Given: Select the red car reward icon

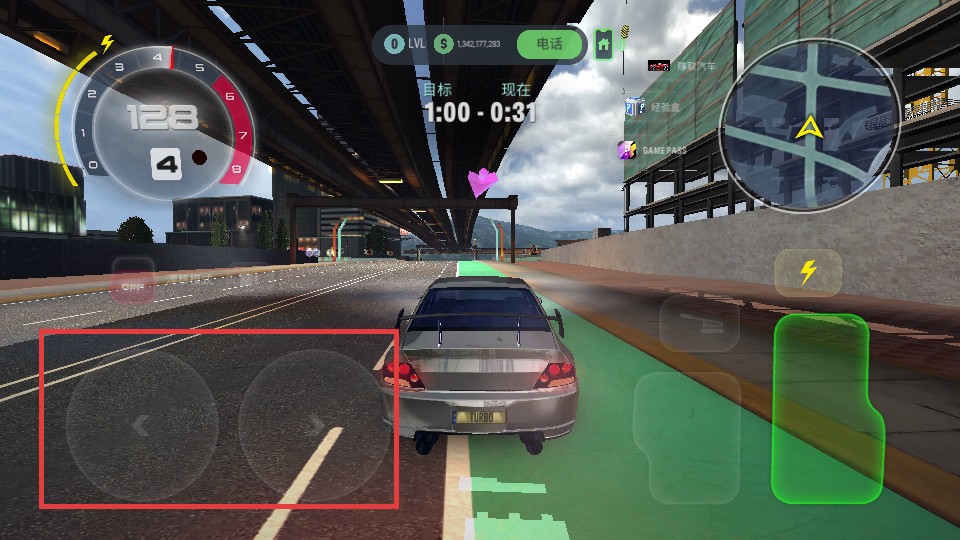Looking at the screenshot, I should 658,66.
